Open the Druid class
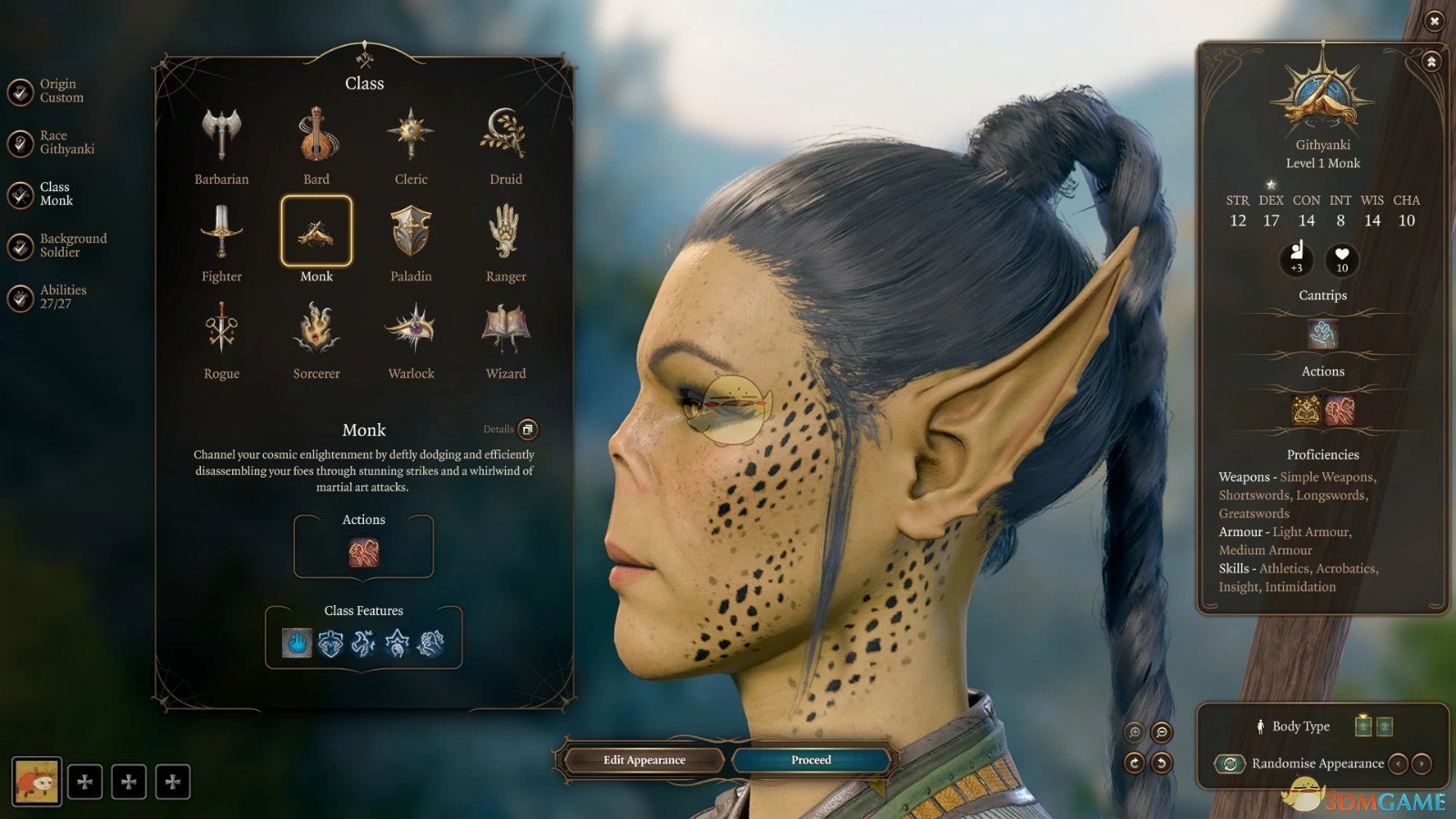The image size is (1456, 819). [x=506, y=135]
